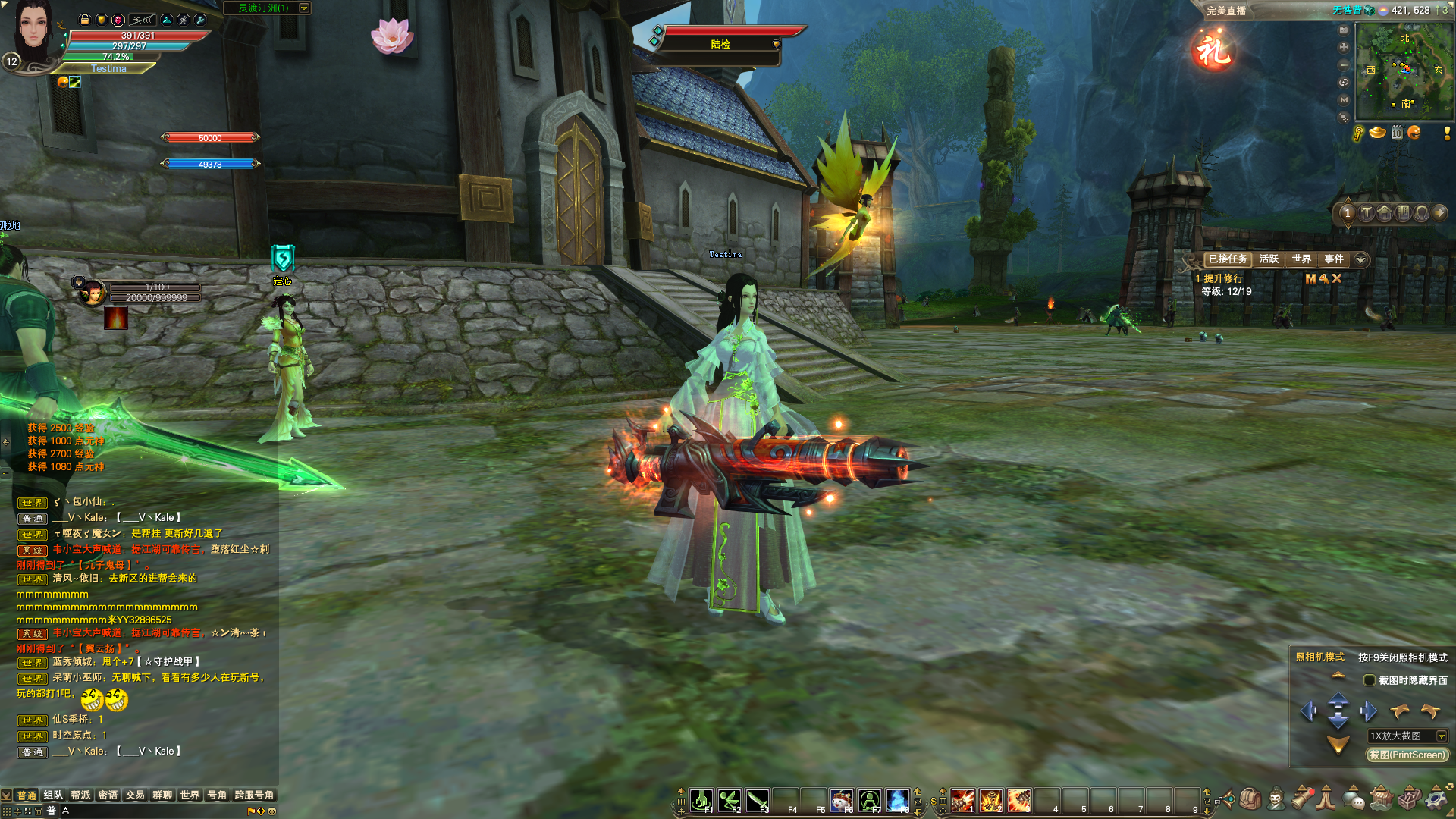Screen dimensions: 1456x819
Task: Open the 1X放大截图 zoom dropdown
Action: [x=1441, y=736]
